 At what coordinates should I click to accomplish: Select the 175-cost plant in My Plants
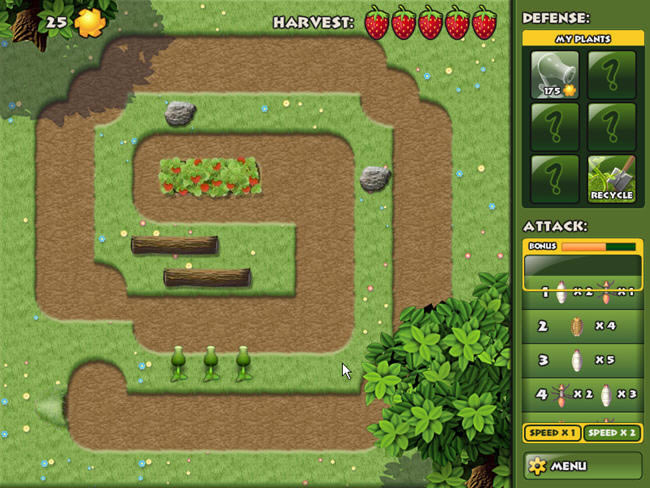(x=555, y=75)
